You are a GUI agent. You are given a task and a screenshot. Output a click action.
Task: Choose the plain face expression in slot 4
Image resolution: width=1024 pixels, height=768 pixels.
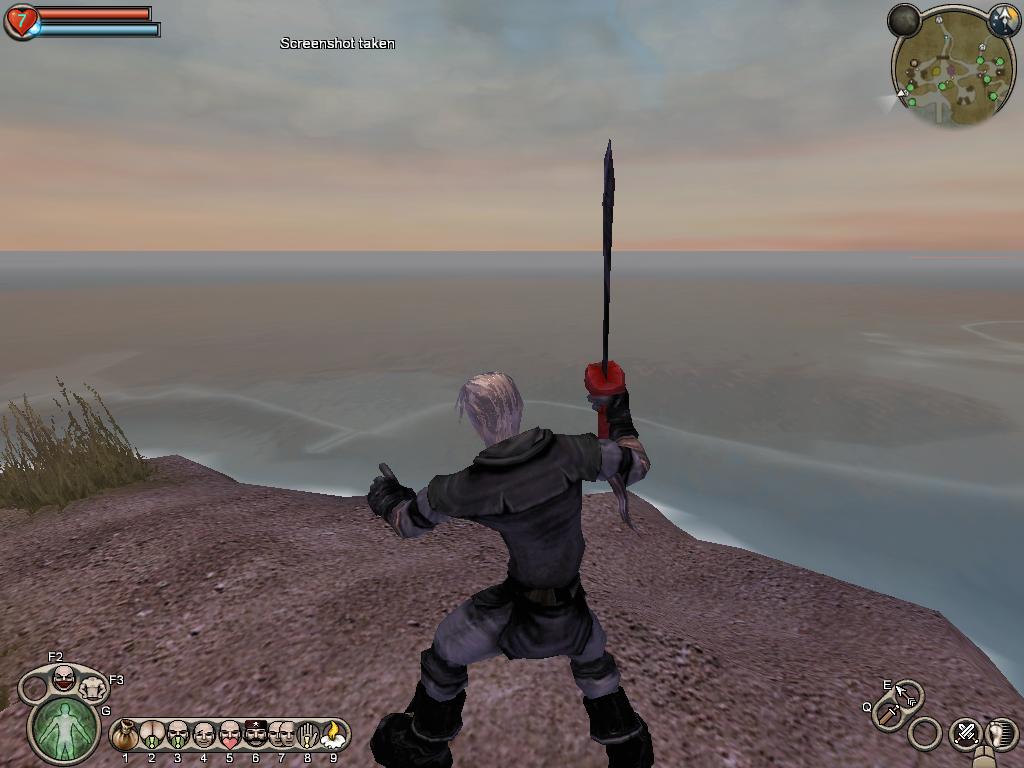[204, 736]
